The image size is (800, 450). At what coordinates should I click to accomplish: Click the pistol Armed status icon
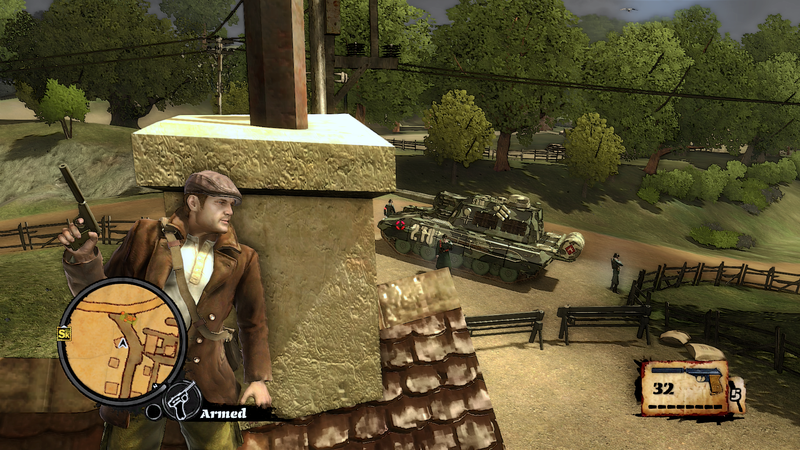[x=179, y=399]
